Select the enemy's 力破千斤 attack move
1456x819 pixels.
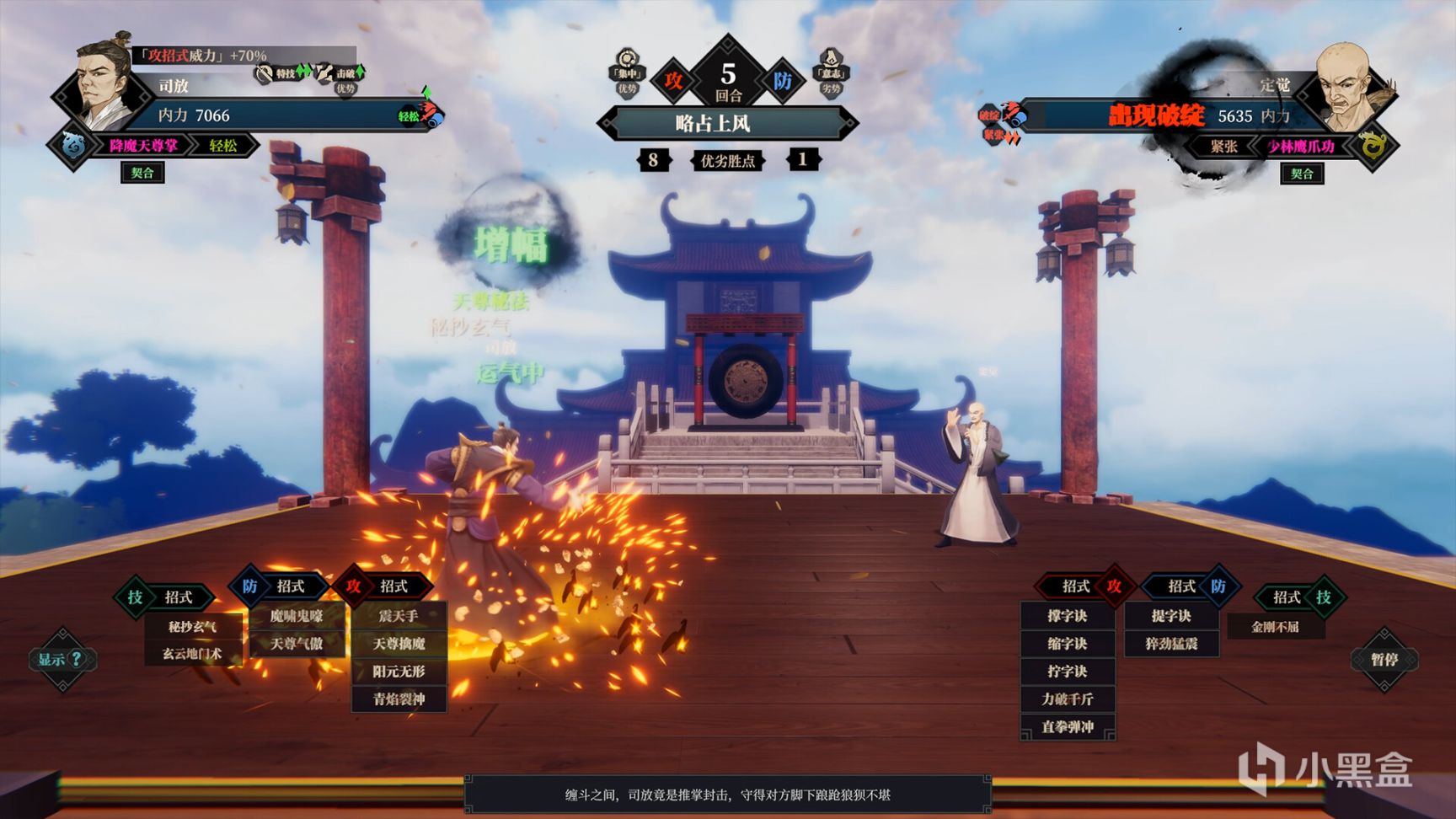pyautogui.click(x=1068, y=699)
